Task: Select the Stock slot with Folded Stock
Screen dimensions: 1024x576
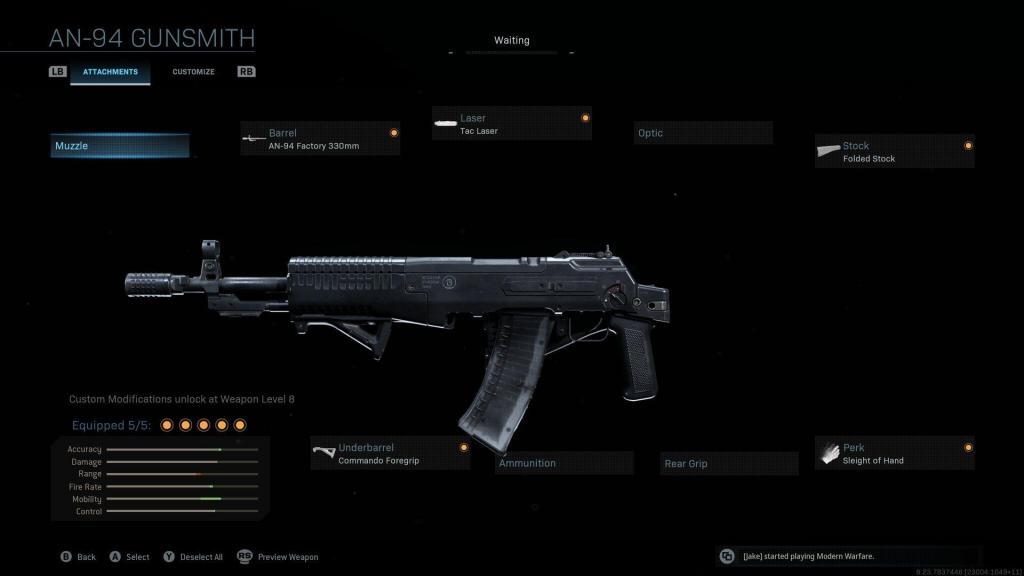Action: 894,152
